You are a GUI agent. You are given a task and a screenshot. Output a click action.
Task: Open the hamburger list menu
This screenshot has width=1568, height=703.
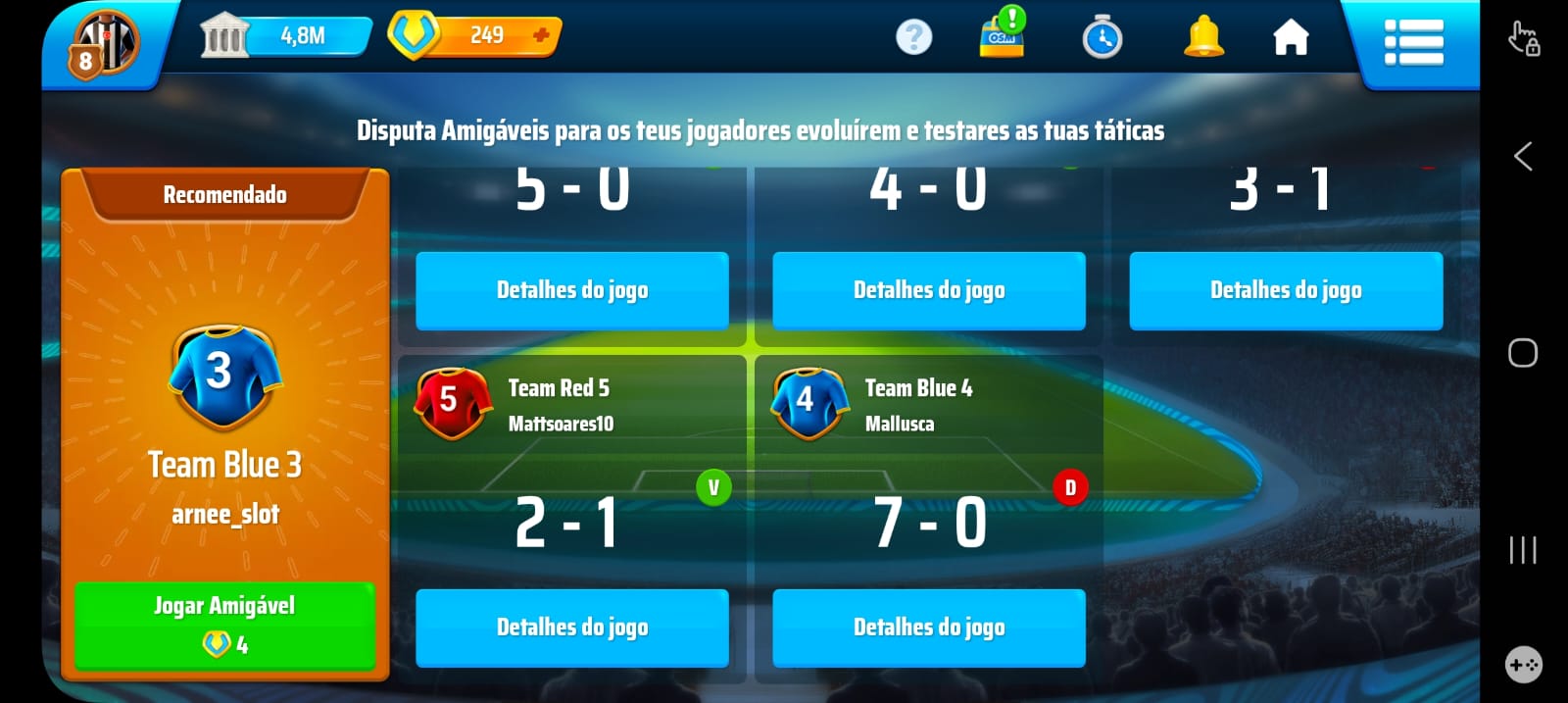(x=1412, y=42)
